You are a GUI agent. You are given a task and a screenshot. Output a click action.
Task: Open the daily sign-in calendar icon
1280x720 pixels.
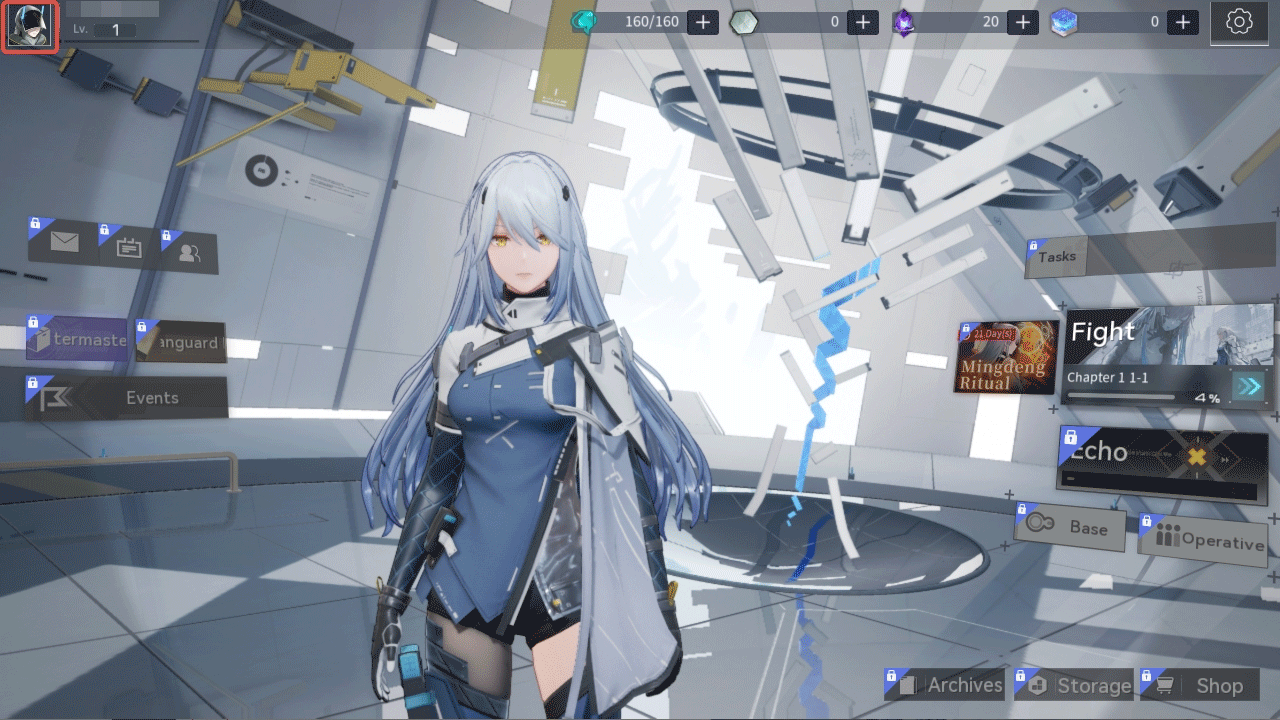(128, 248)
